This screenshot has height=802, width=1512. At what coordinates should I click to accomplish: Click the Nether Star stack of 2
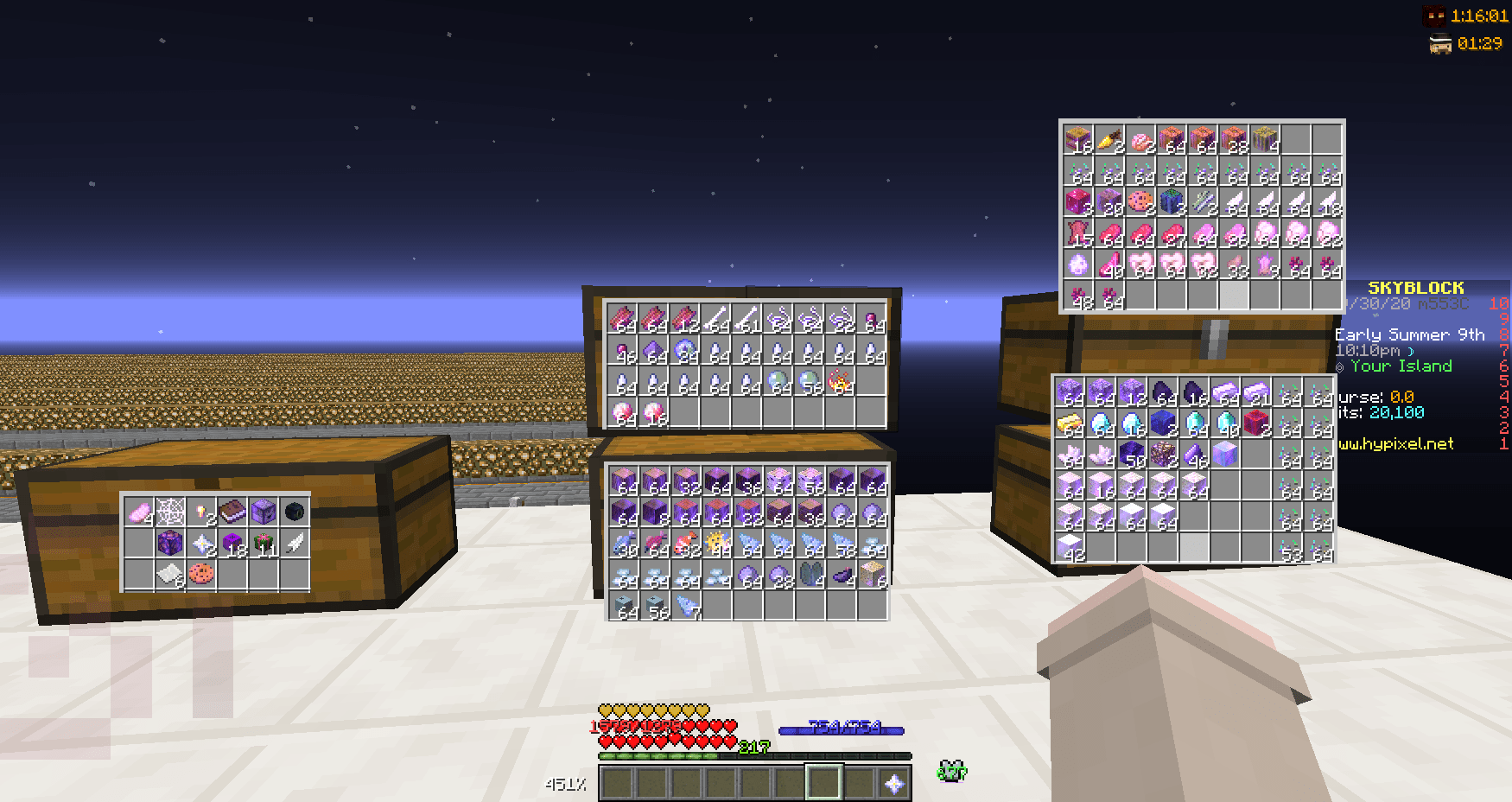(200, 544)
